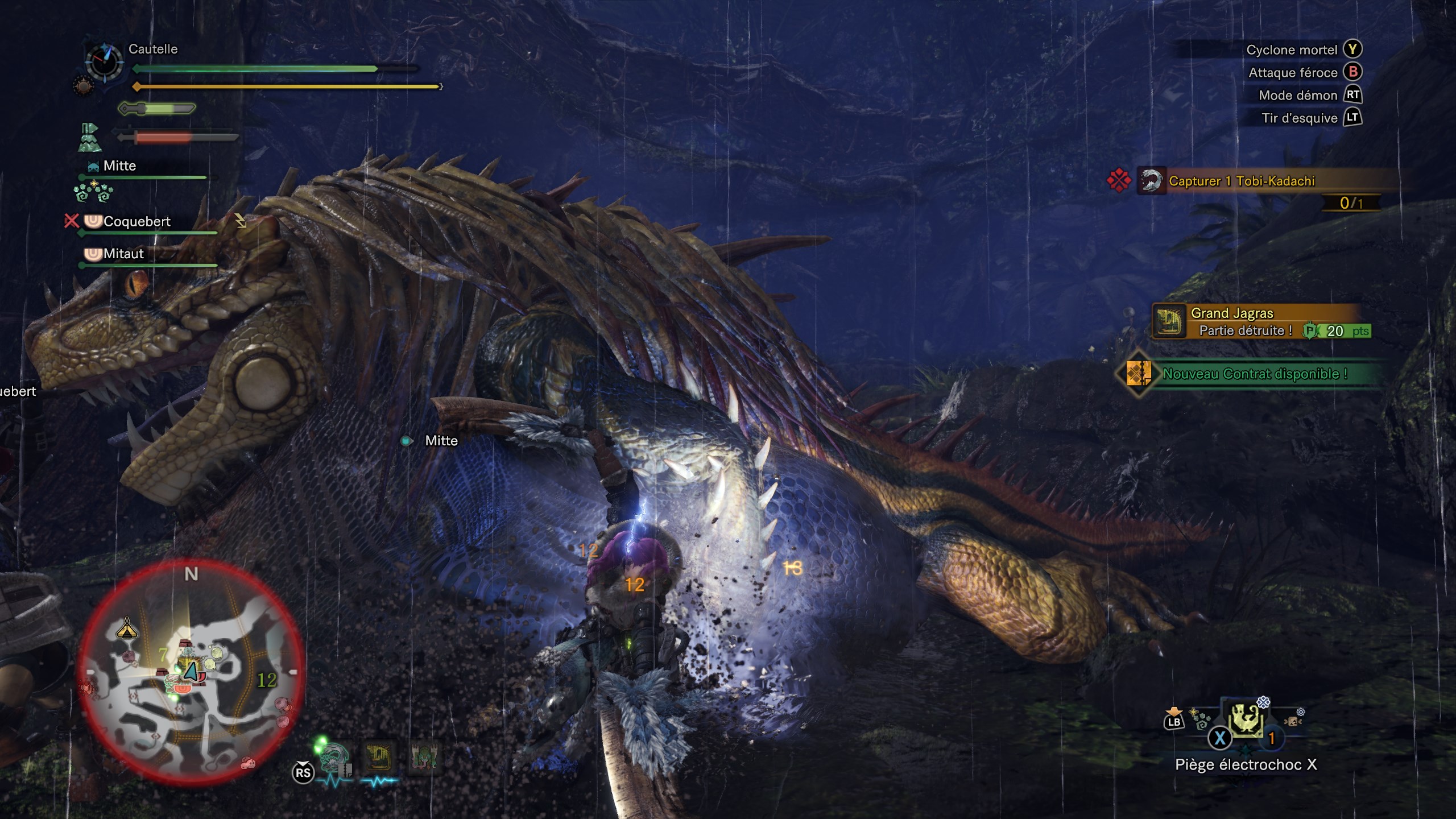Click the quest timer clock
Image resolution: width=1456 pixels, height=819 pixels.
click(104, 61)
